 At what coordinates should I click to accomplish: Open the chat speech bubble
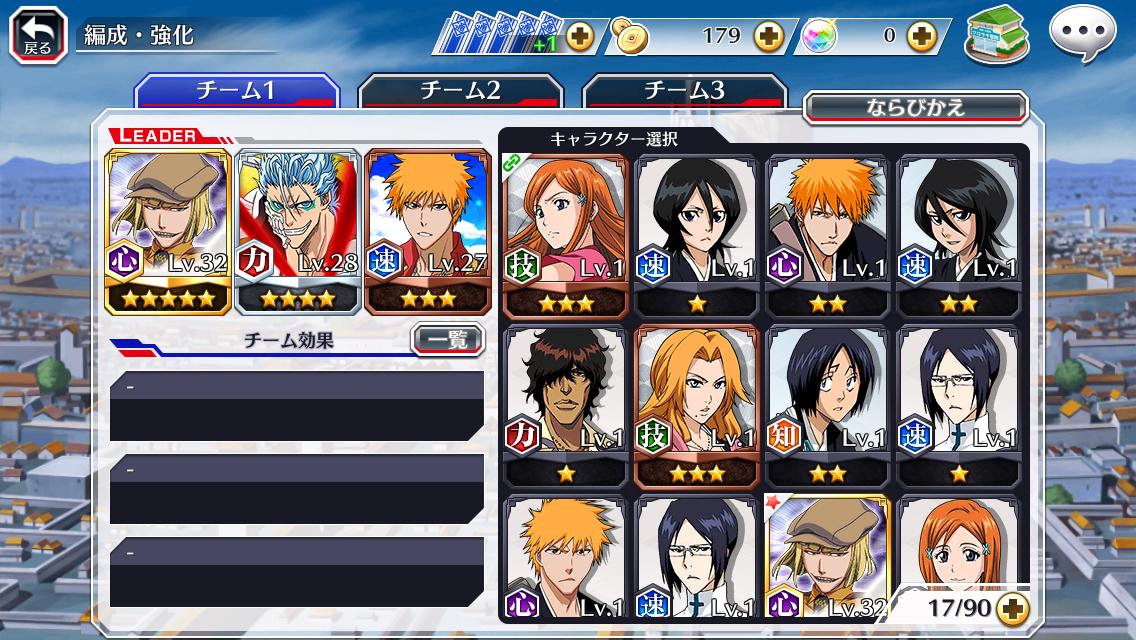[1082, 34]
